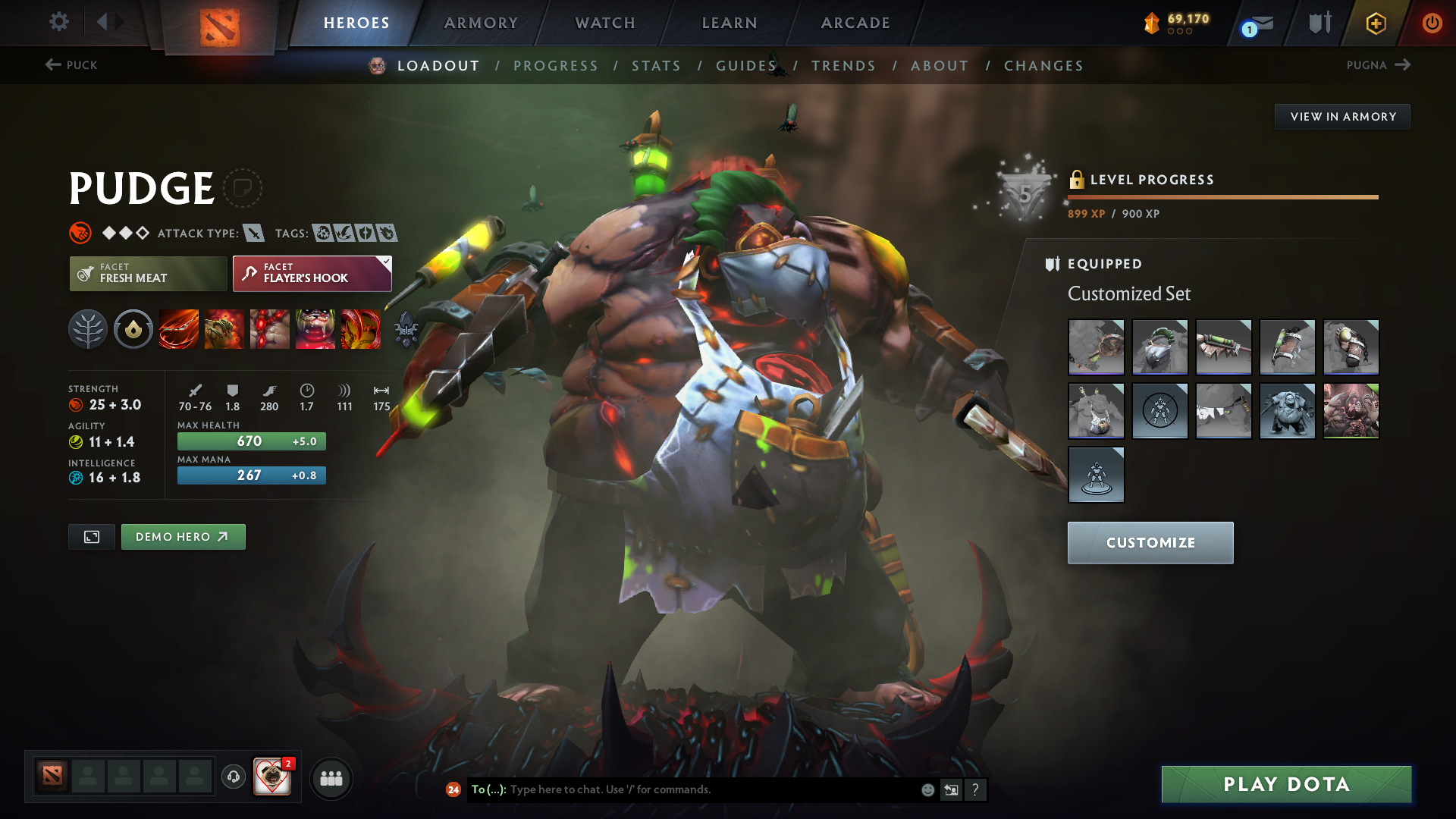Click the XP level progress bar

pos(1222,197)
